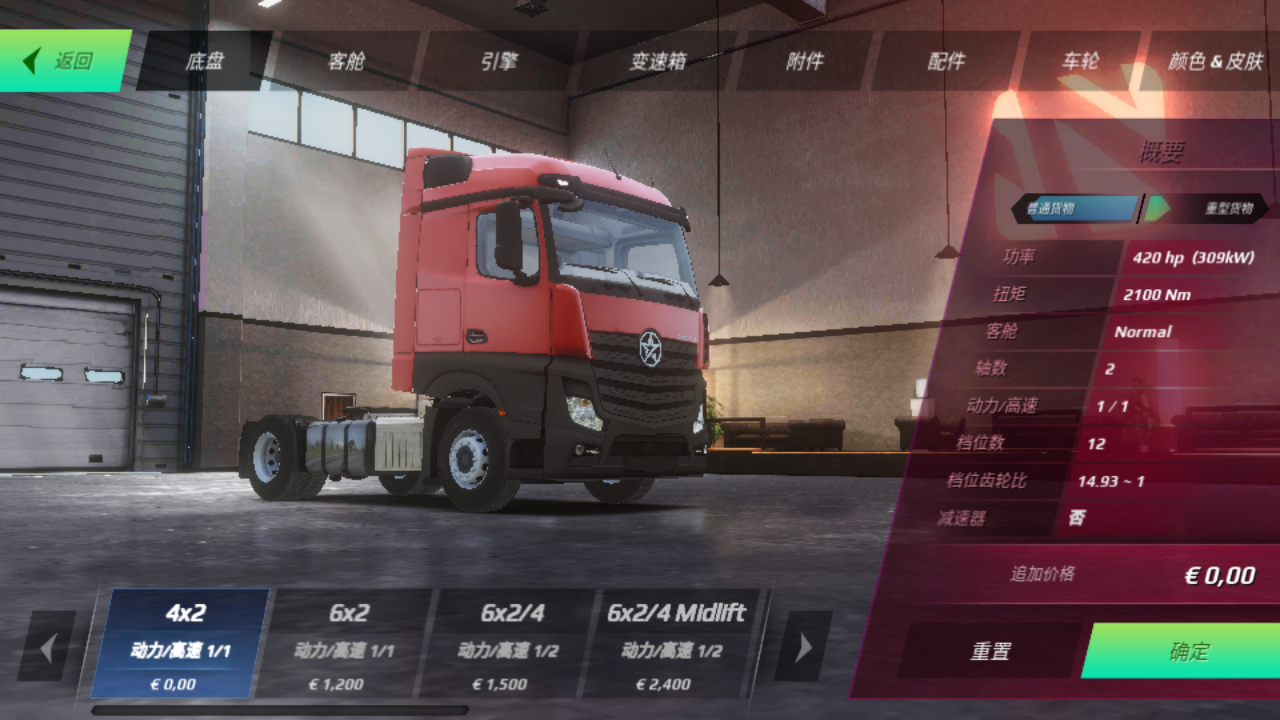Open the 客舱 cabin tab

[346, 61]
